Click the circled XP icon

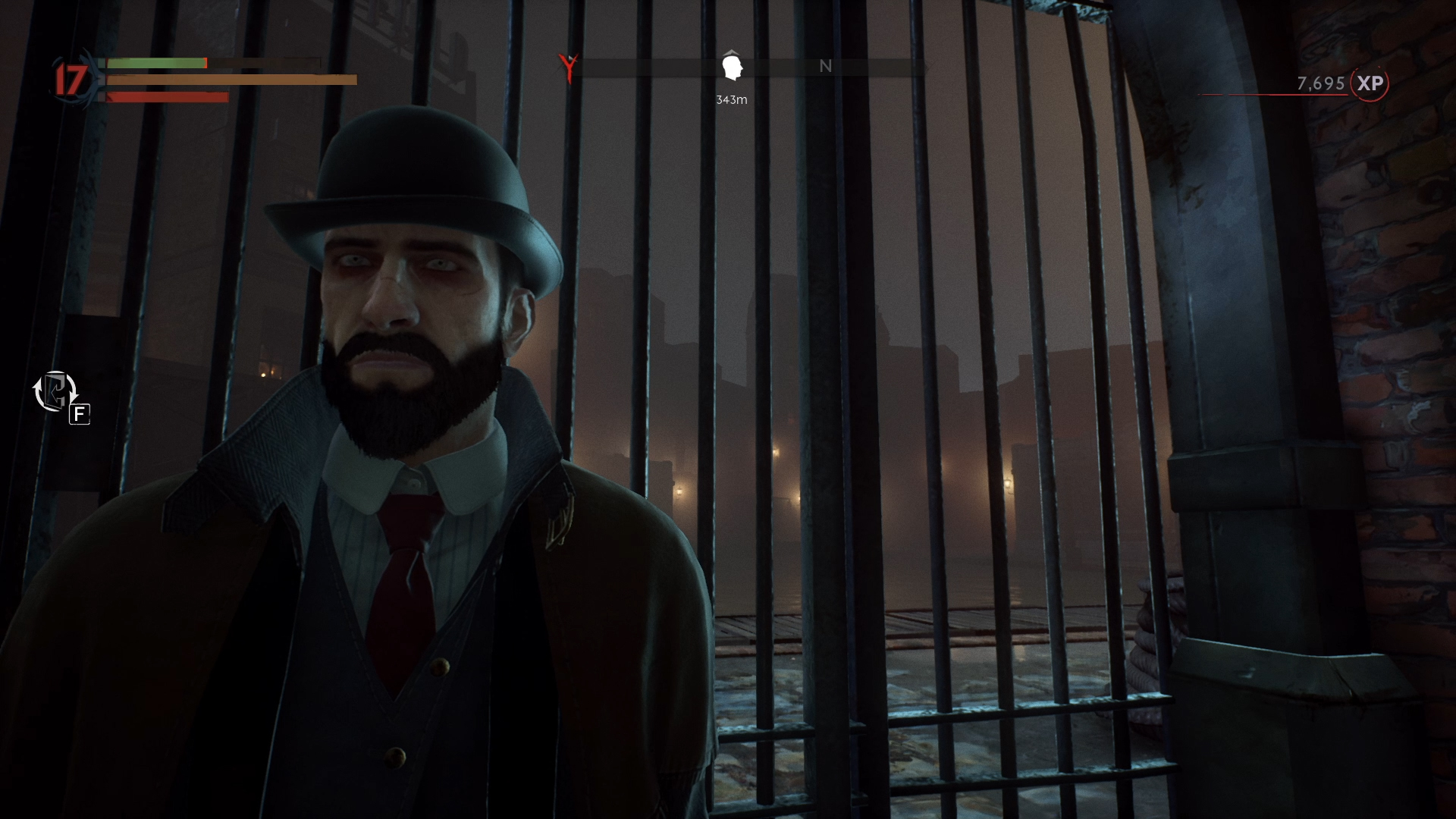click(x=1370, y=83)
